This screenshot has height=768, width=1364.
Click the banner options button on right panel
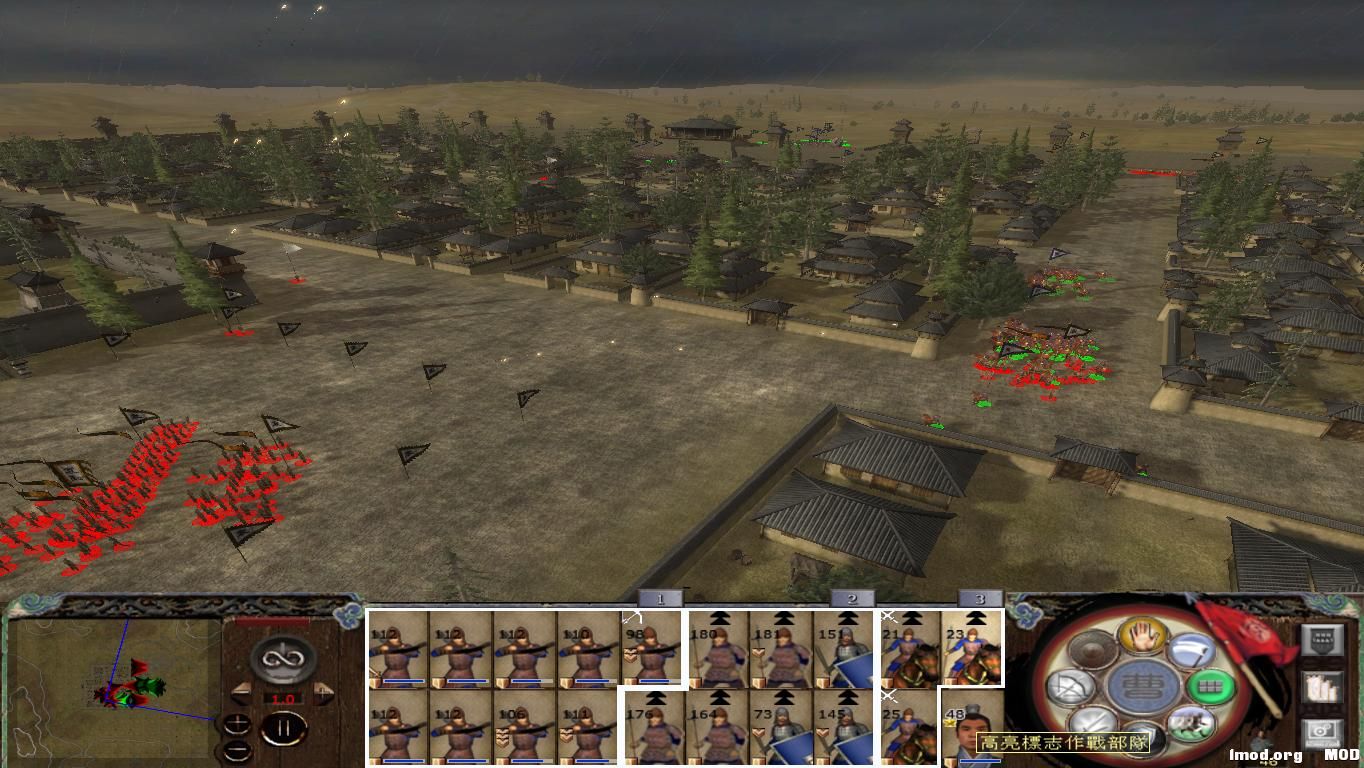pyautogui.click(x=1322, y=641)
